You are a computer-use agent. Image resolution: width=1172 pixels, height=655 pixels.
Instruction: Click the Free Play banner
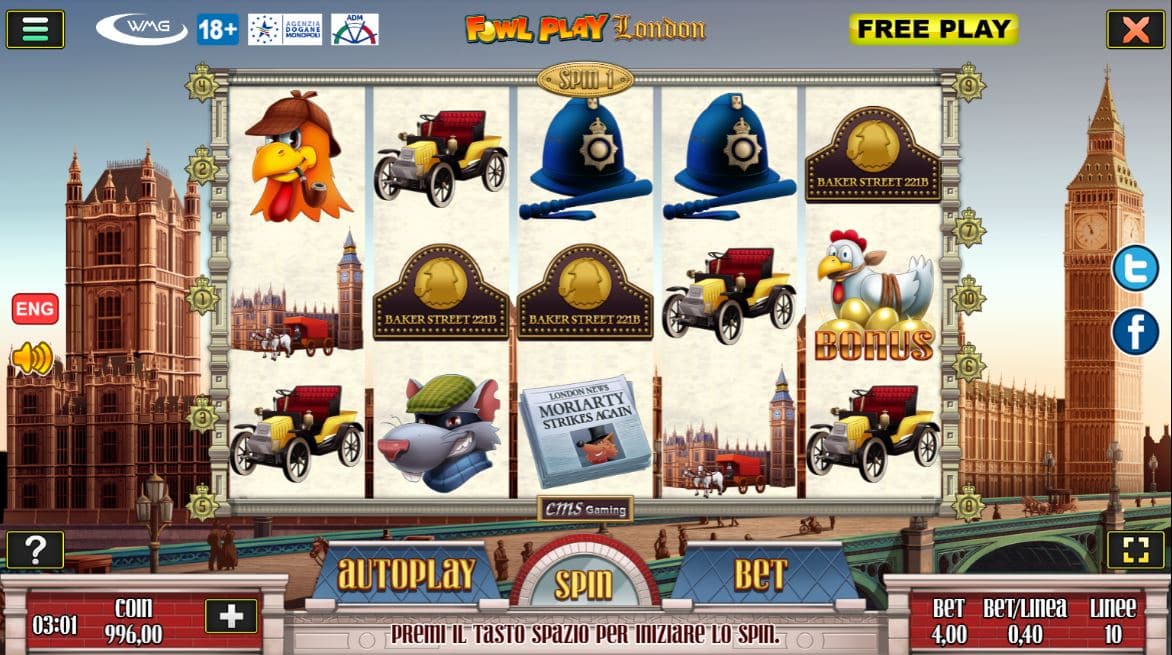point(933,29)
